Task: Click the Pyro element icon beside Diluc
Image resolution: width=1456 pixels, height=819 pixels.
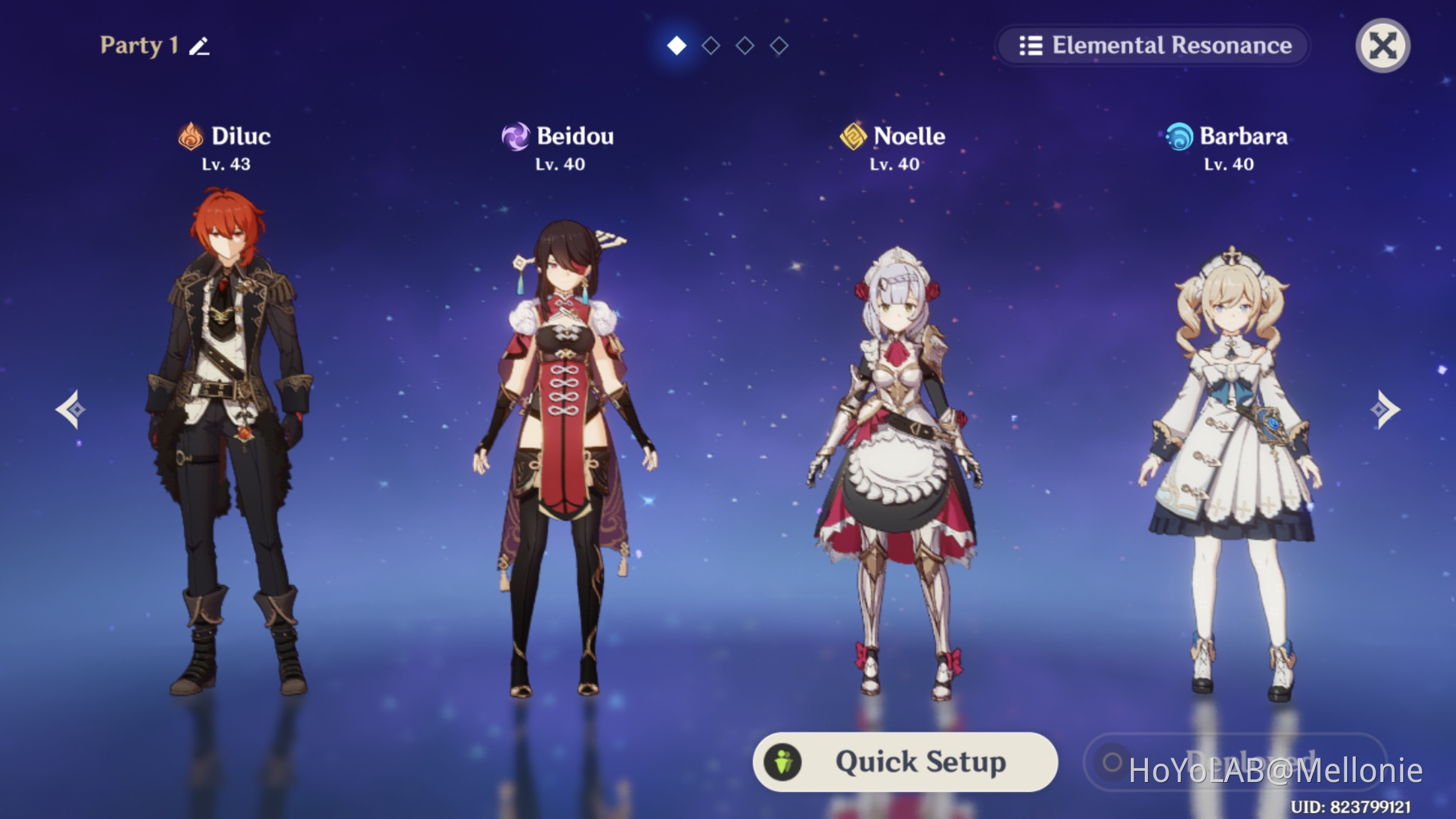Action: click(x=191, y=136)
